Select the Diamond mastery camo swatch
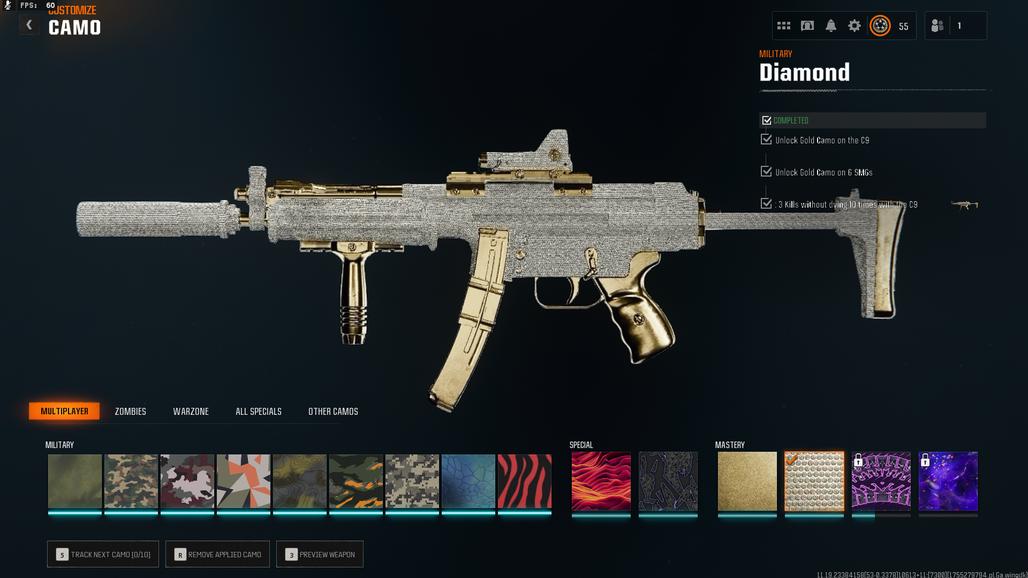Screen dimensions: 1028x578 click(x=814, y=482)
